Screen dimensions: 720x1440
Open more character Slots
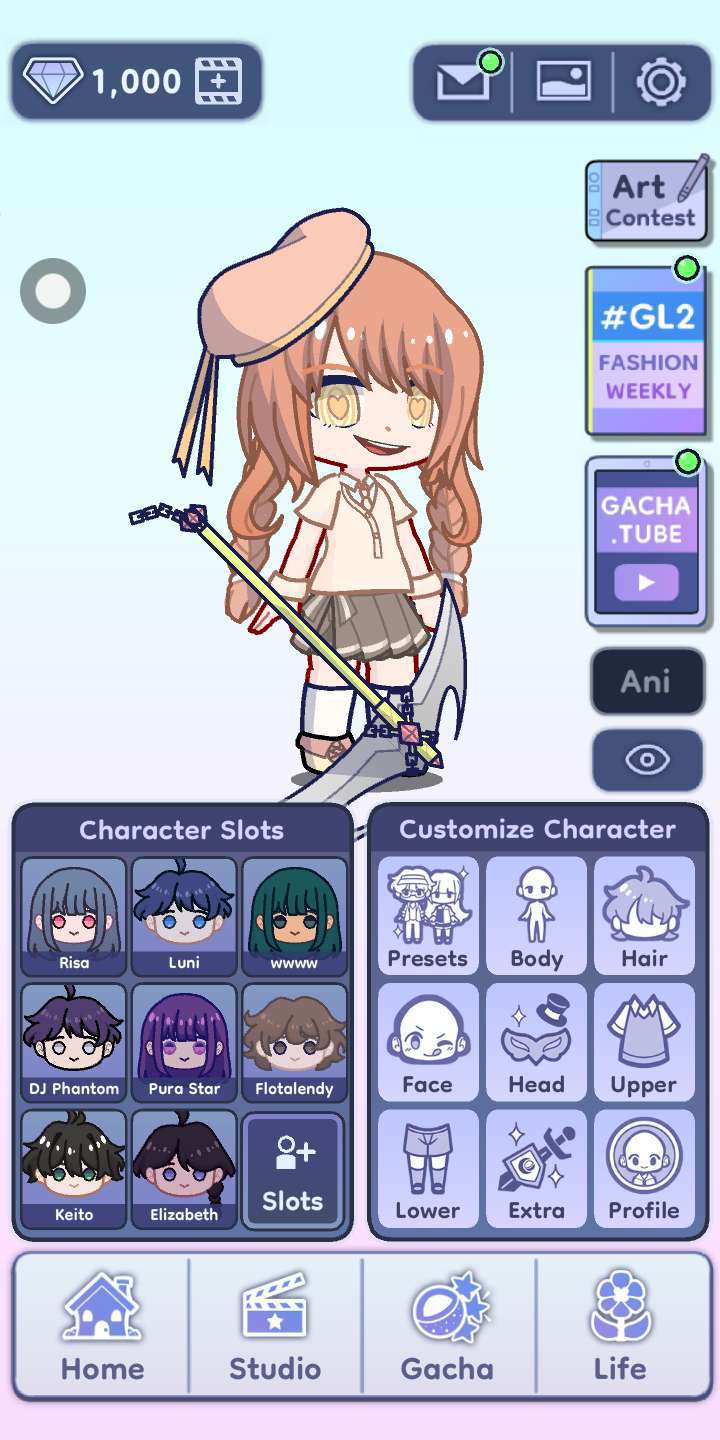click(293, 1170)
